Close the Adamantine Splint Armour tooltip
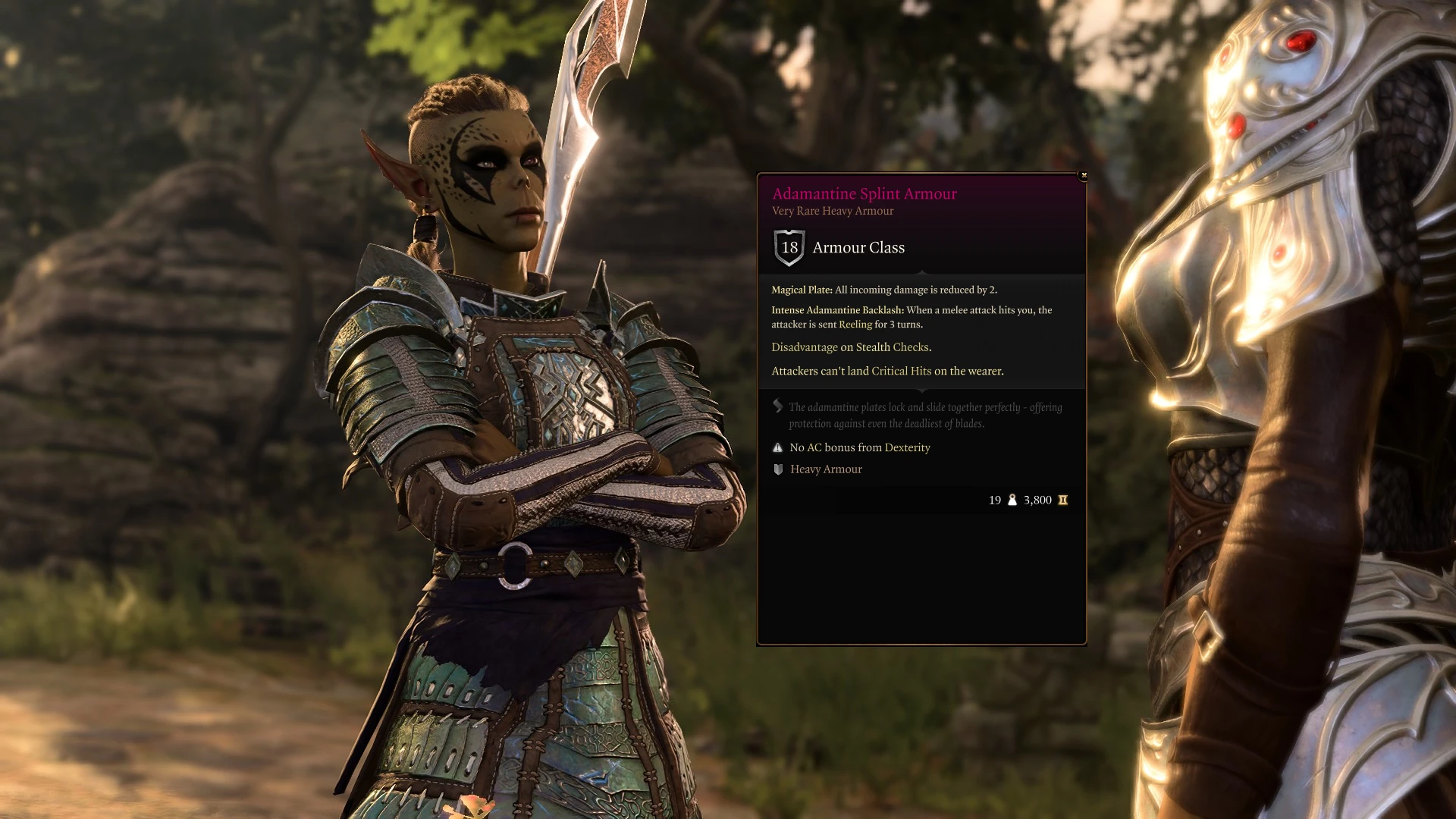Image resolution: width=1456 pixels, height=819 pixels. [x=1084, y=175]
